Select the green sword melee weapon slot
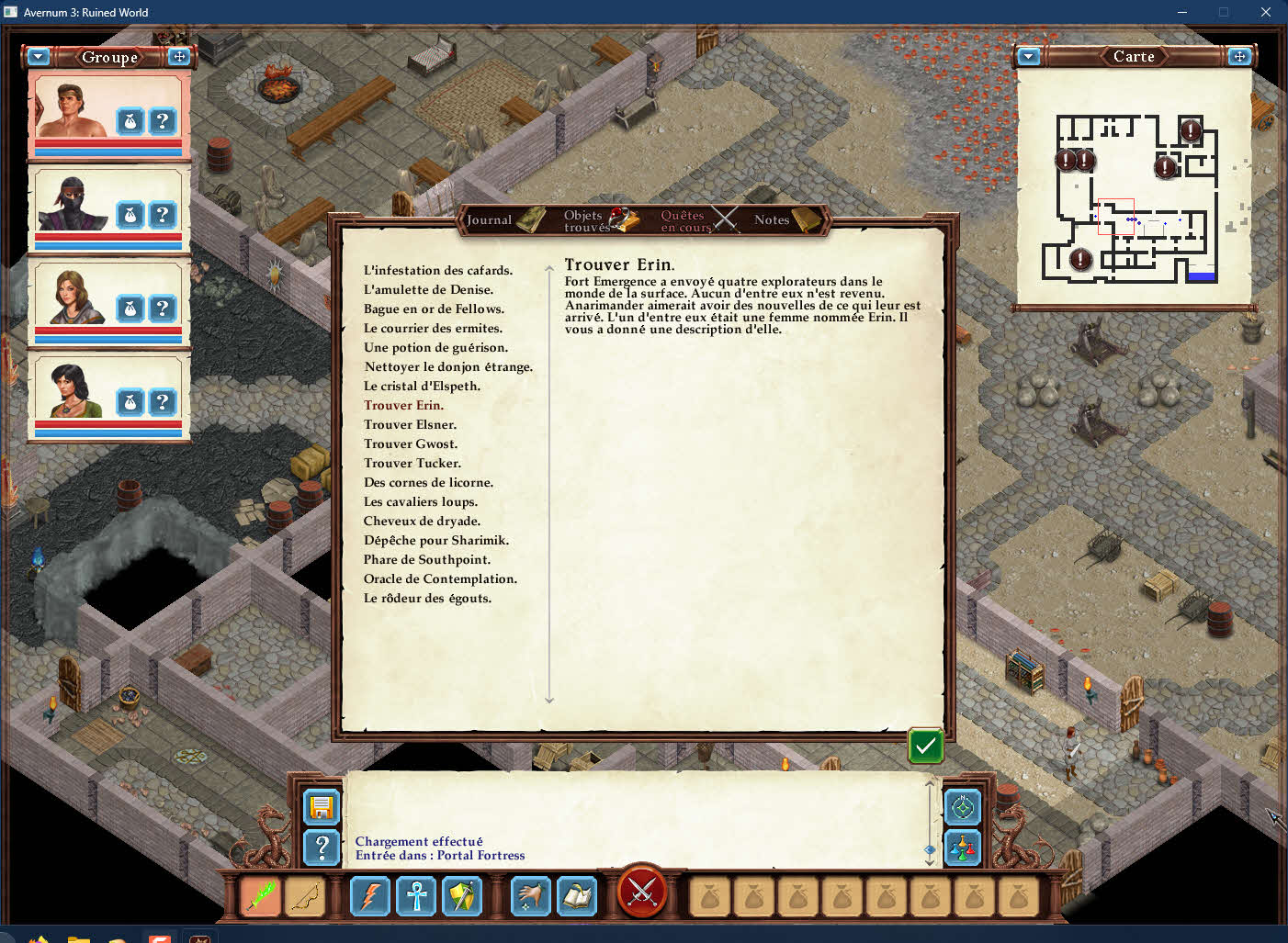The image size is (1288, 943). click(x=261, y=896)
